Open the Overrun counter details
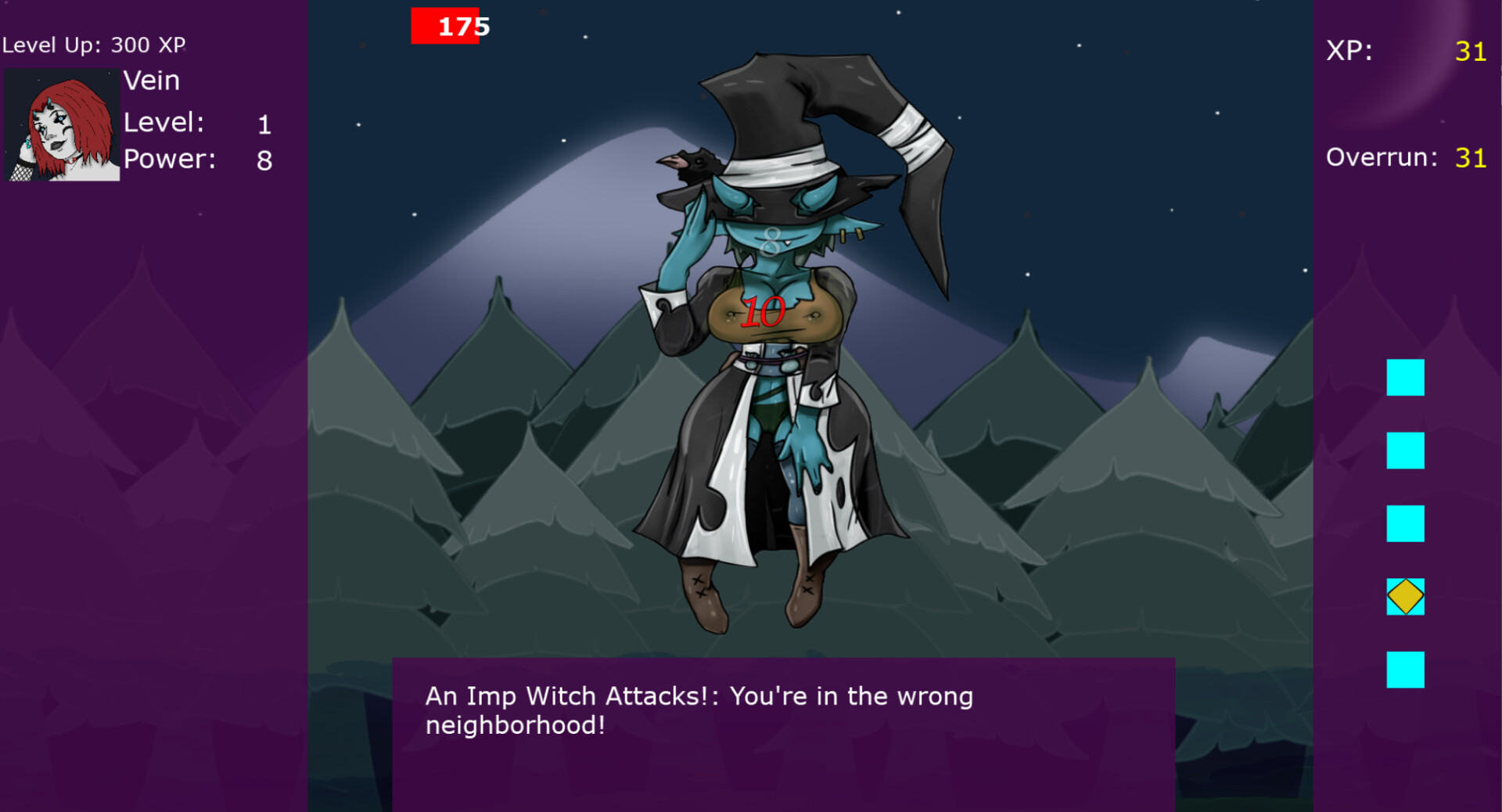Image resolution: width=1502 pixels, height=812 pixels. (1408, 156)
